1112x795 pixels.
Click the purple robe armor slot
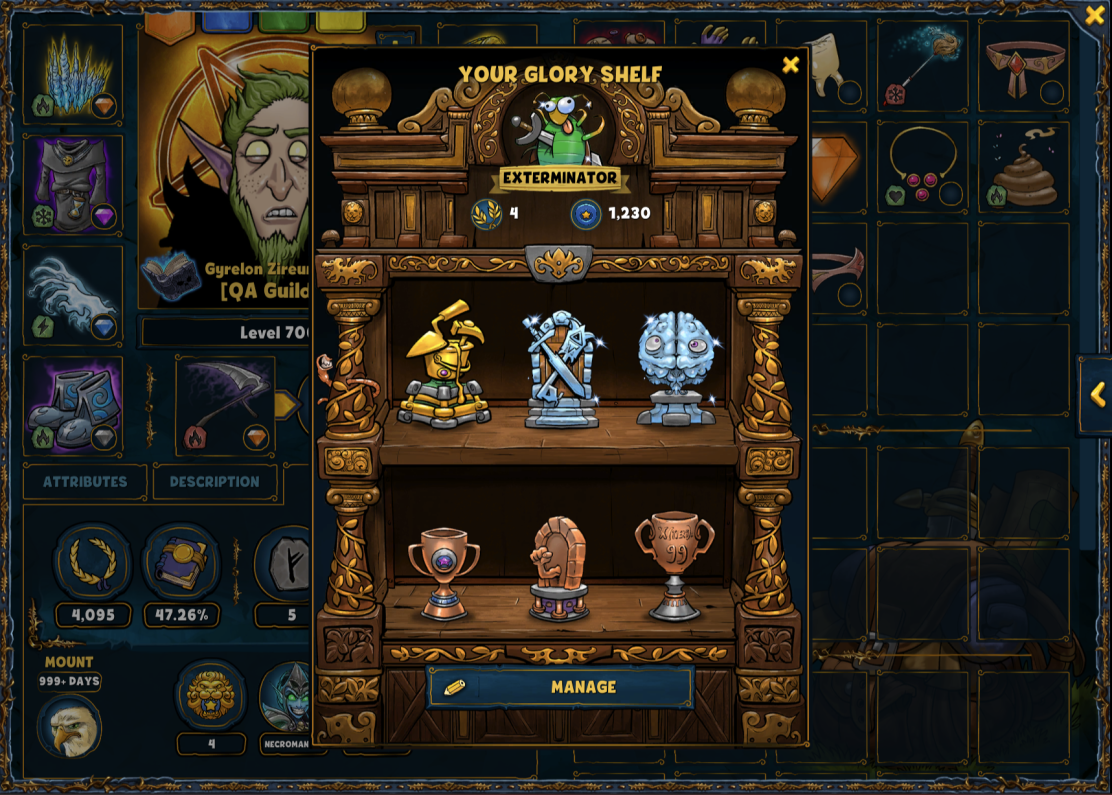(x=73, y=185)
